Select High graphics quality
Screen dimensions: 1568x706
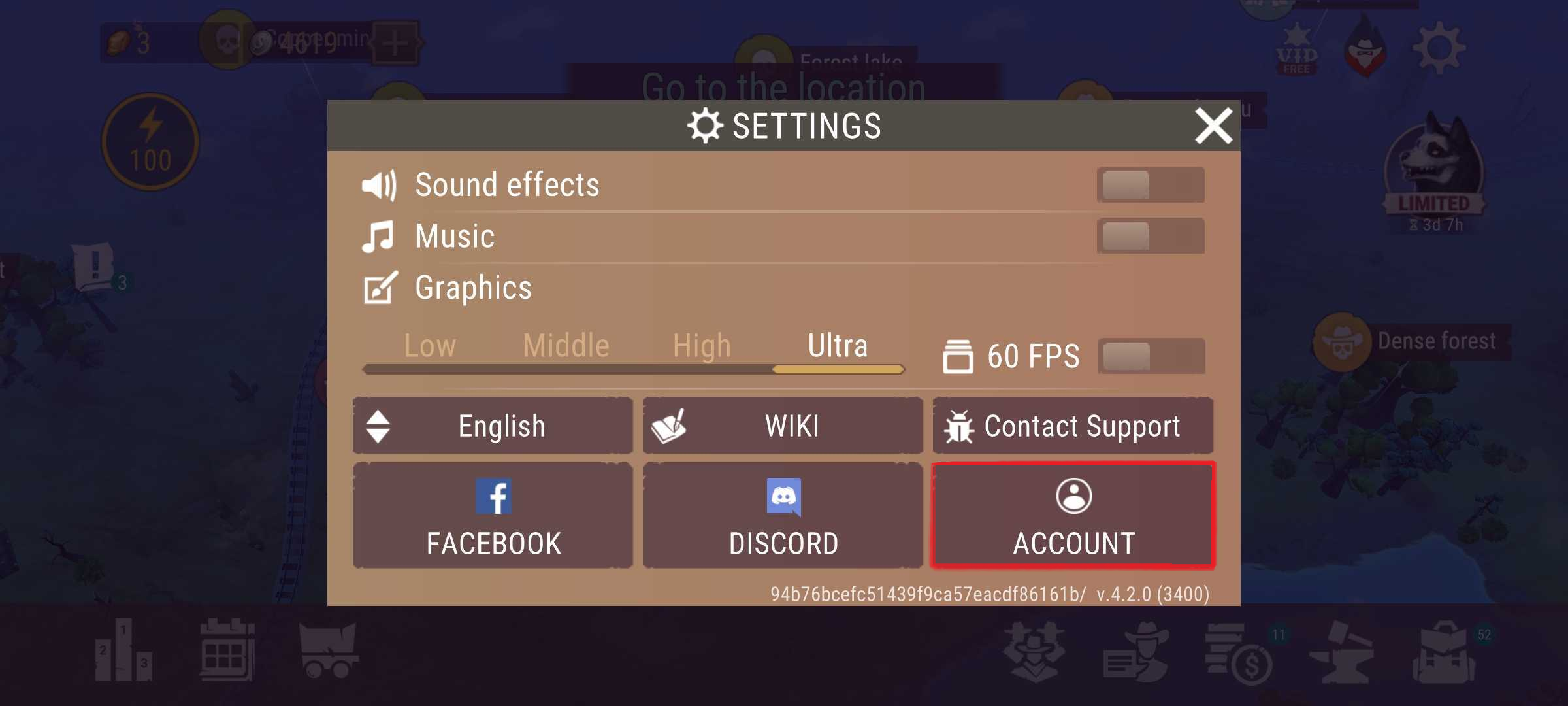(702, 346)
